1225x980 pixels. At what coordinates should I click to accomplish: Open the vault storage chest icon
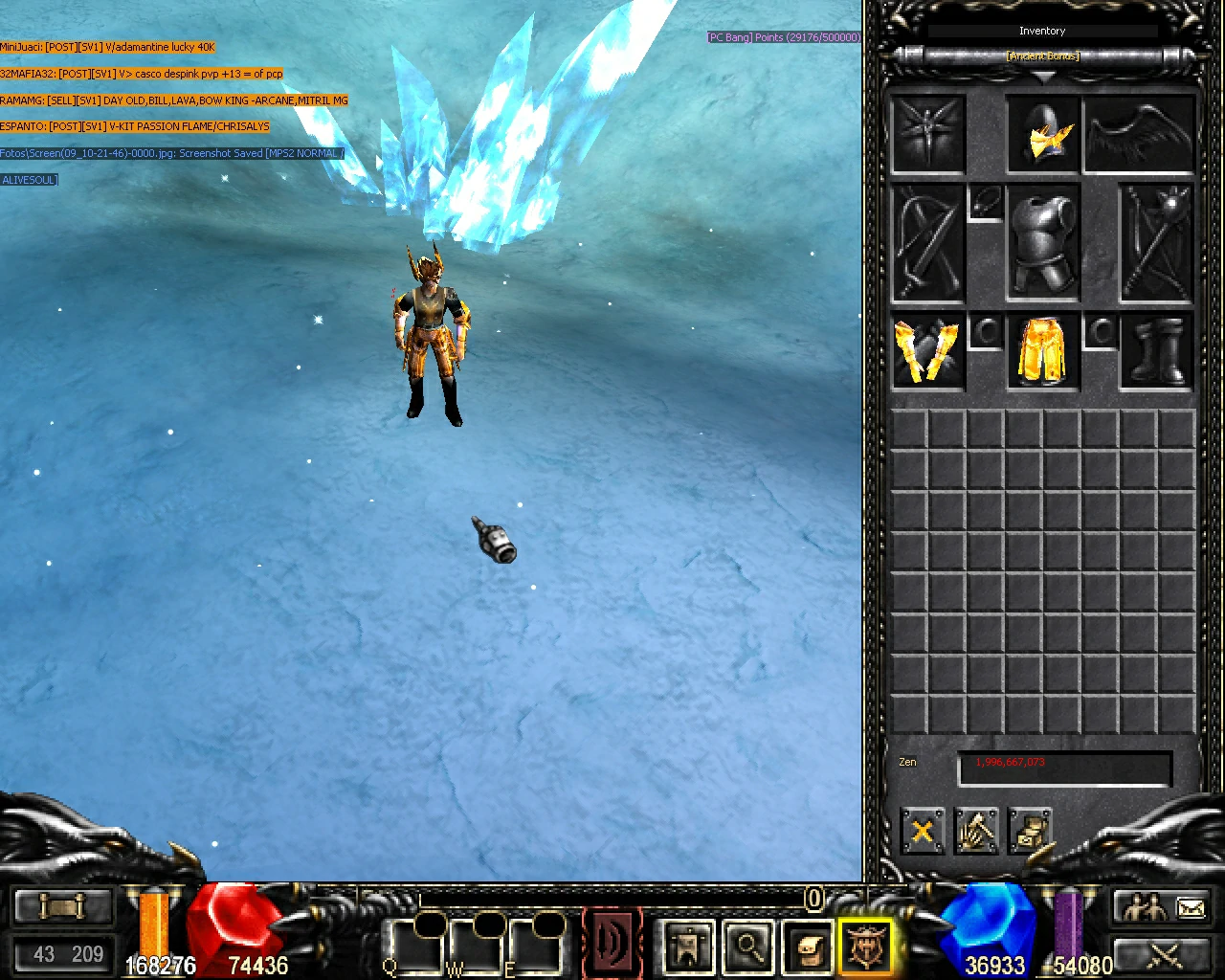(x=1031, y=832)
